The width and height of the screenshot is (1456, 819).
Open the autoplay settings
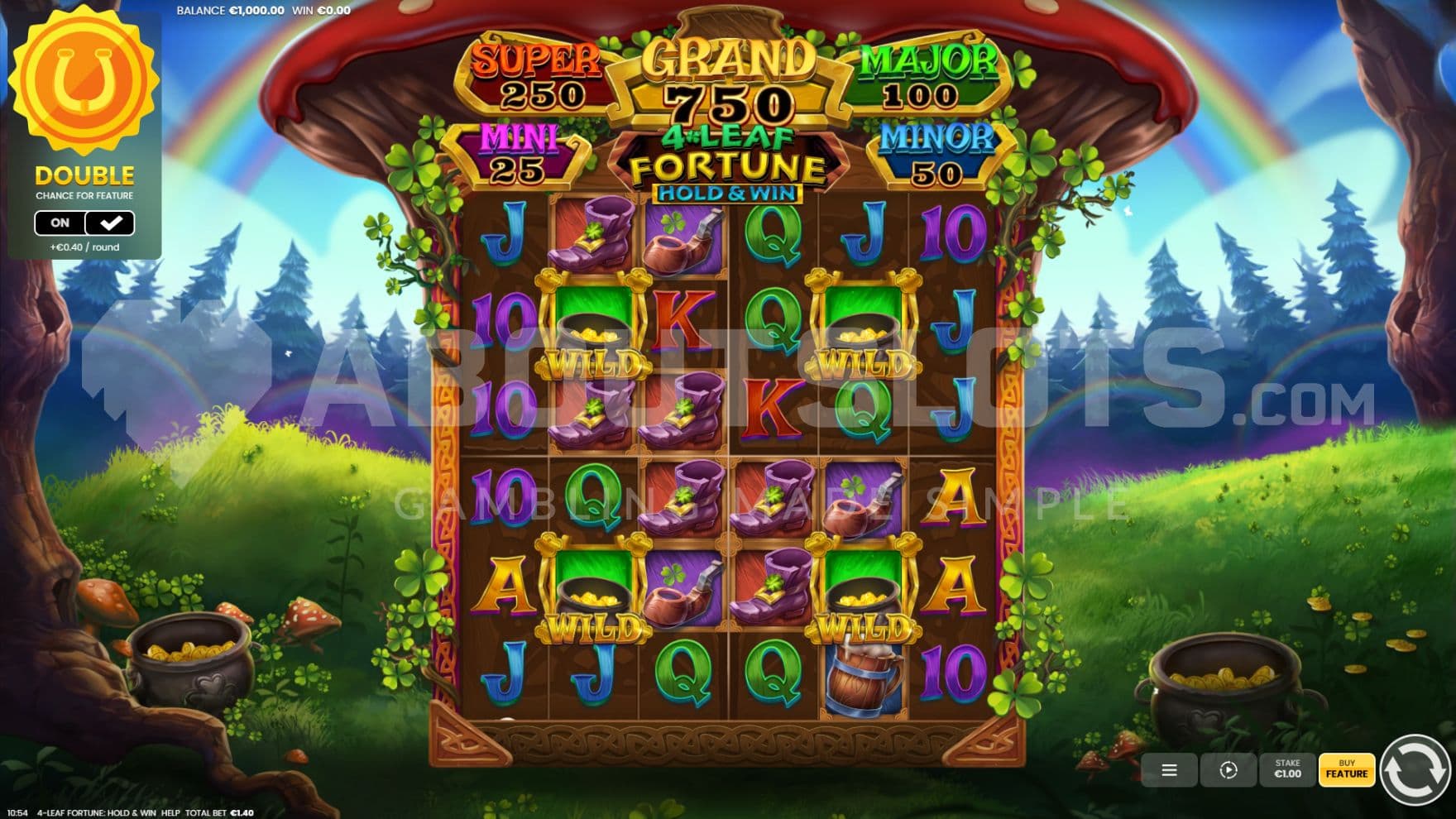1228,770
